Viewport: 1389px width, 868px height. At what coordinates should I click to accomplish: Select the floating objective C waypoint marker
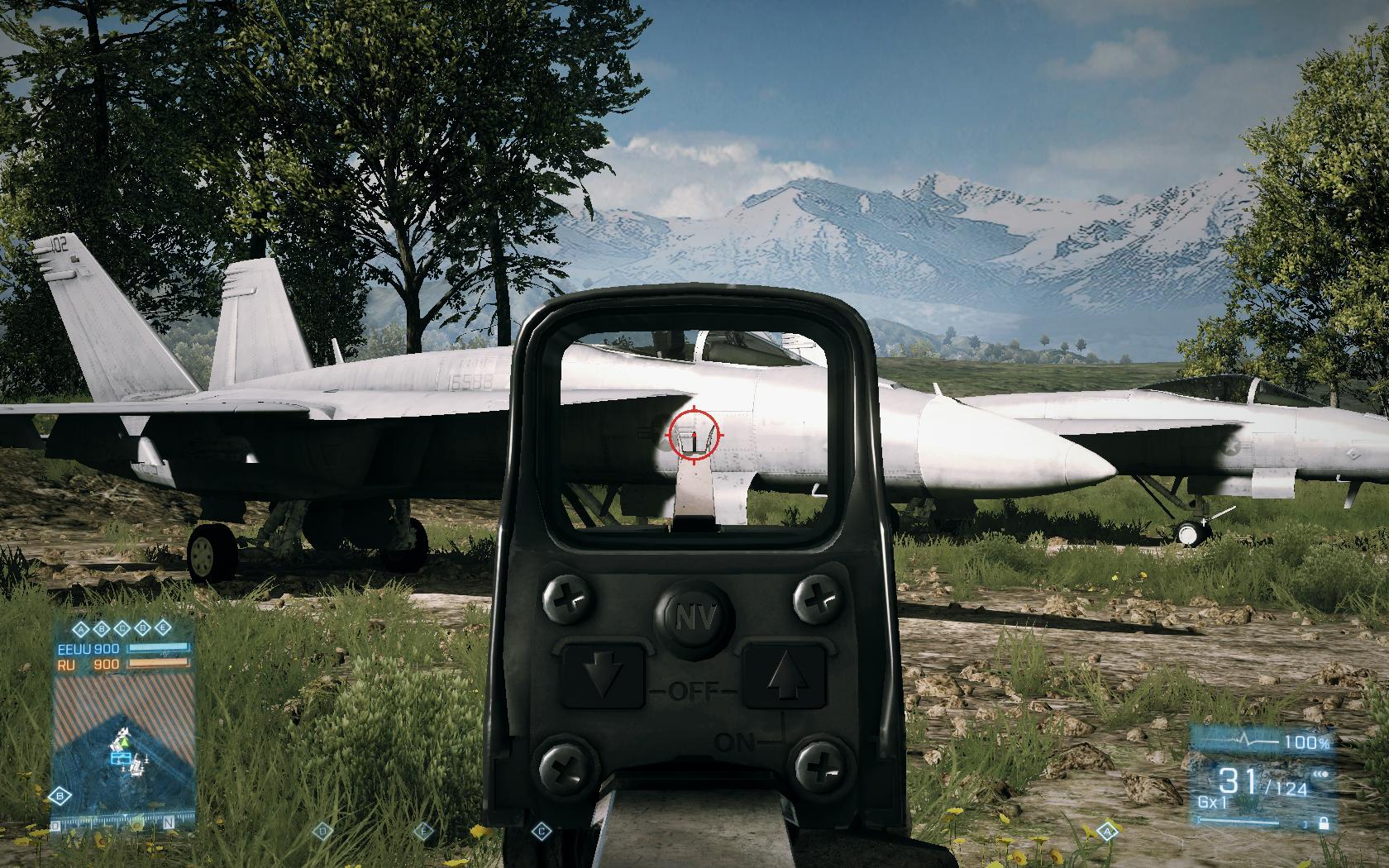(542, 829)
